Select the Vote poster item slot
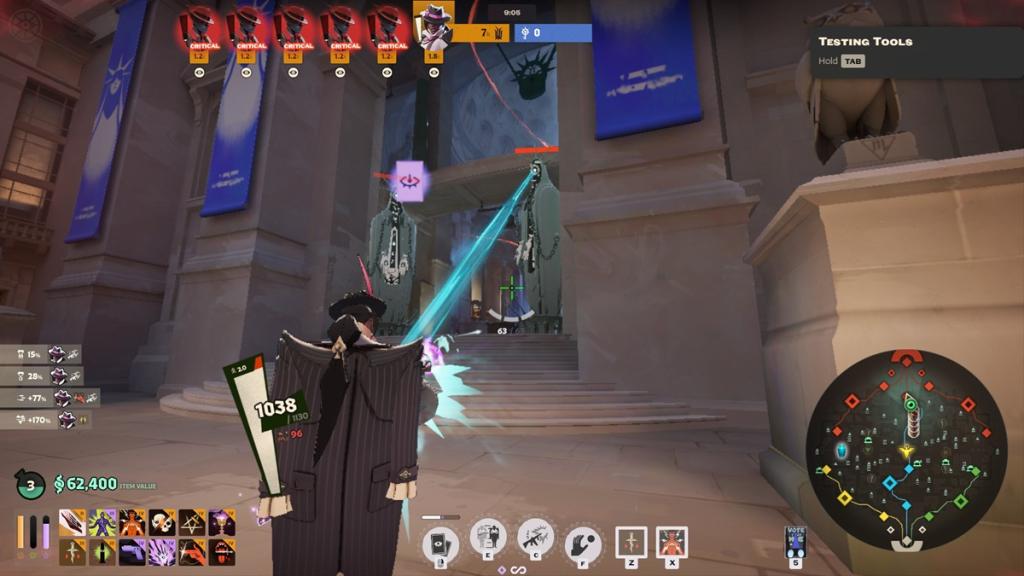1024x576 pixels. [797, 540]
